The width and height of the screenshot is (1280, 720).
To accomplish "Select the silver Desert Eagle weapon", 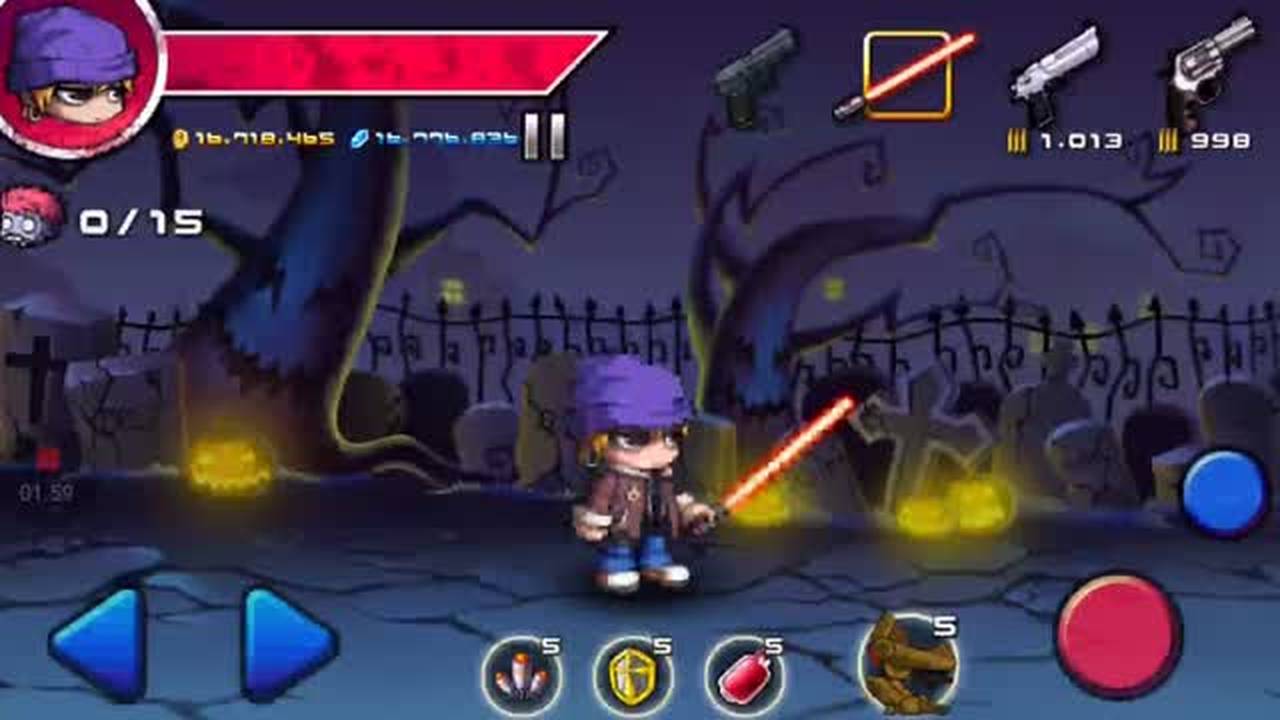I will tap(1055, 70).
